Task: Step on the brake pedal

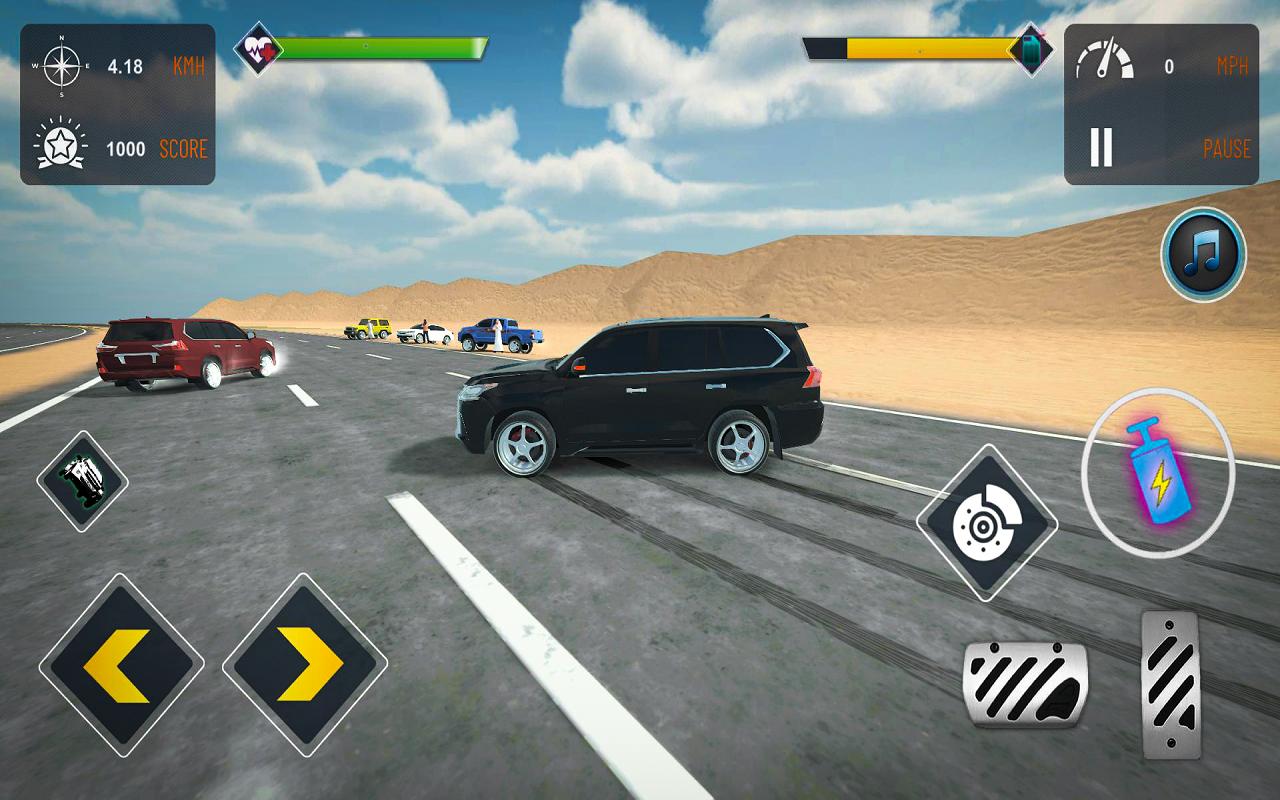Action: click(x=1025, y=685)
